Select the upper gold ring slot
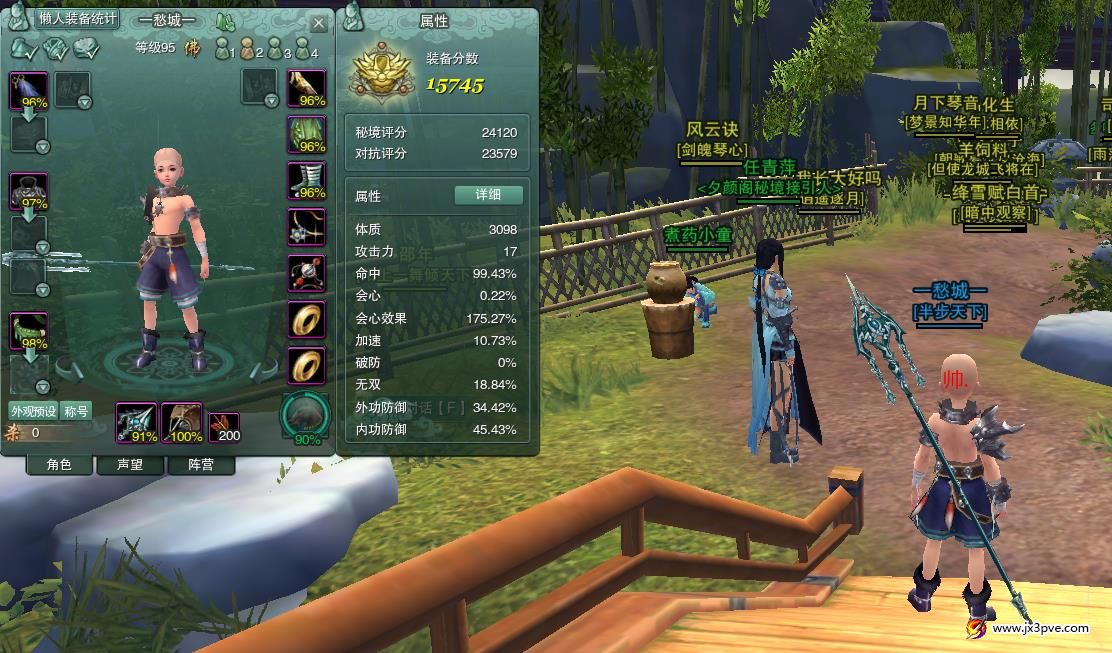 point(307,319)
